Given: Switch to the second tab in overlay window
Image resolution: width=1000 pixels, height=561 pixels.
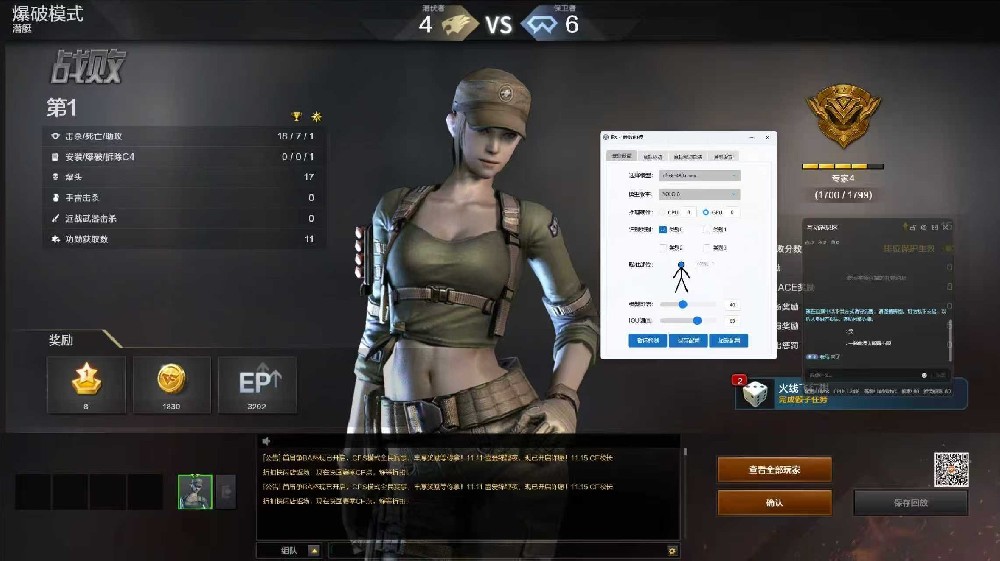Looking at the screenshot, I should (x=653, y=156).
